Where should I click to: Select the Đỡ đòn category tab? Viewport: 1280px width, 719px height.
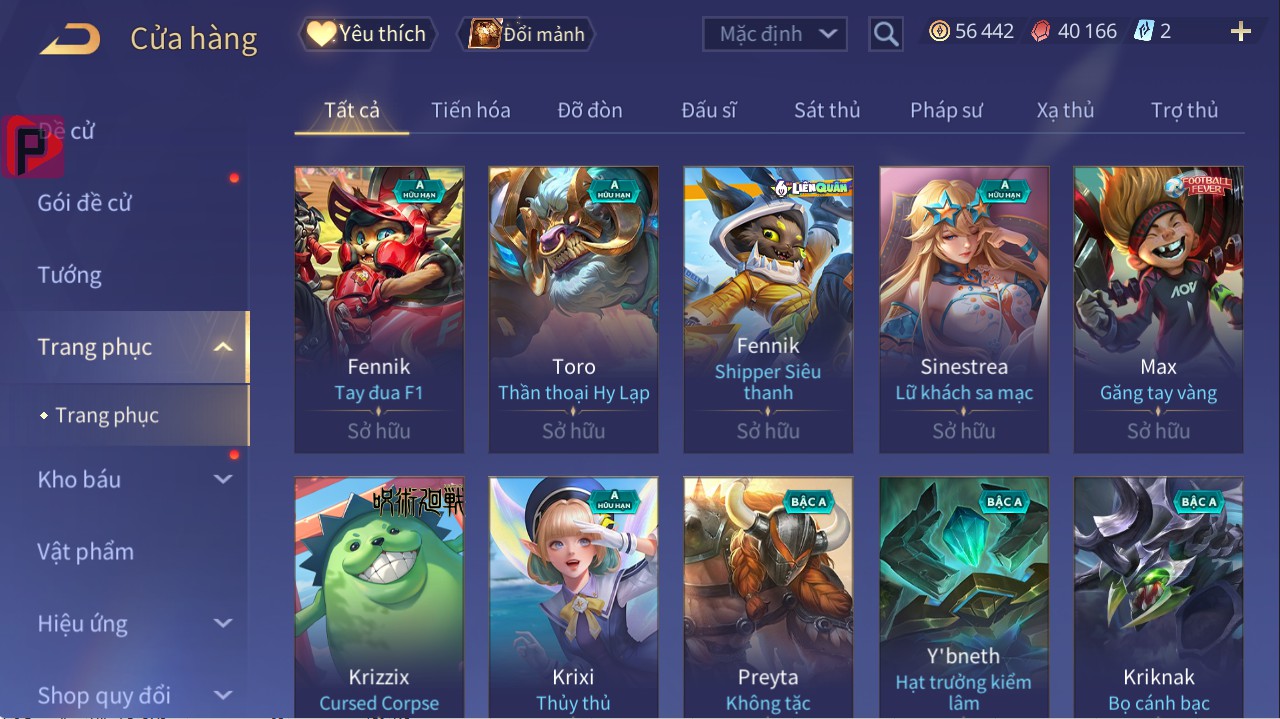(x=590, y=110)
